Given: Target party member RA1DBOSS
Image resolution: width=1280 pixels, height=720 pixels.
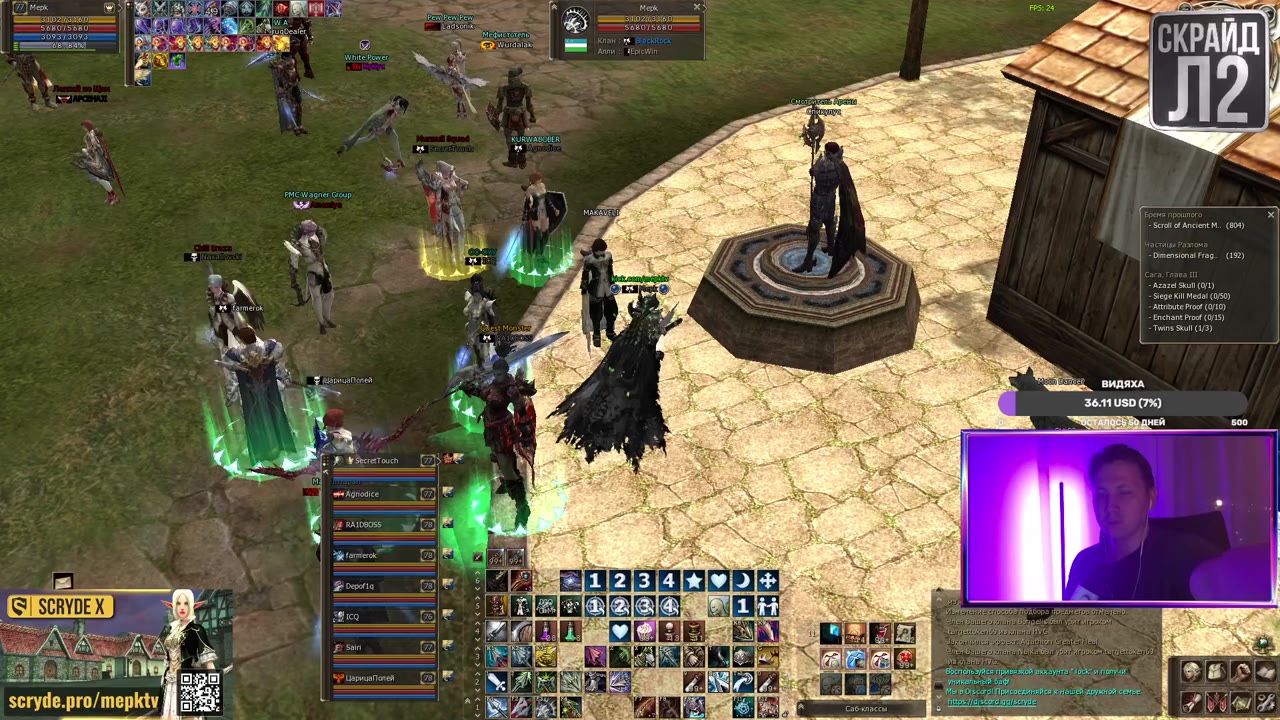Looking at the screenshot, I should (x=364, y=525).
